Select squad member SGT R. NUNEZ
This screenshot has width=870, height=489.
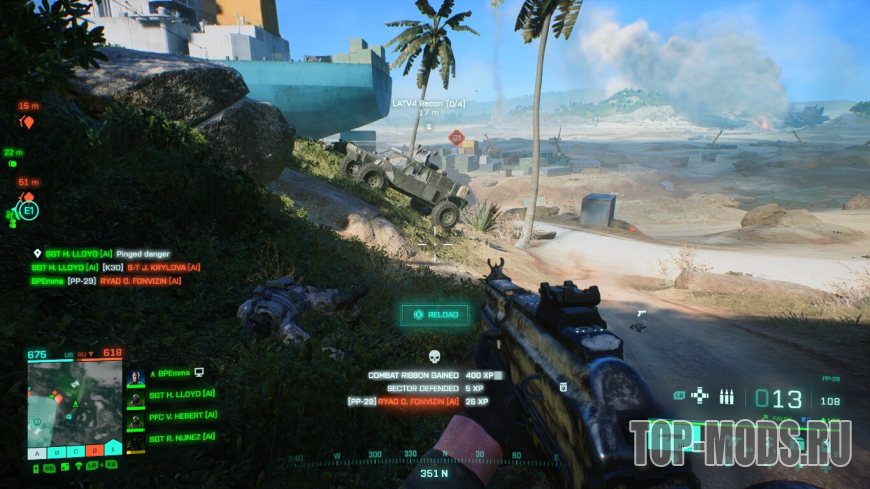[x=181, y=437]
